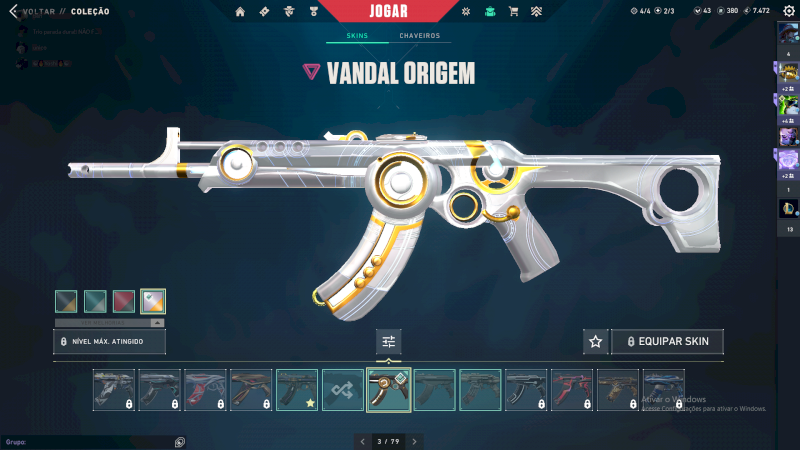Open the settings gear icon
Viewport: 800px width, 450px height.
coord(788,11)
